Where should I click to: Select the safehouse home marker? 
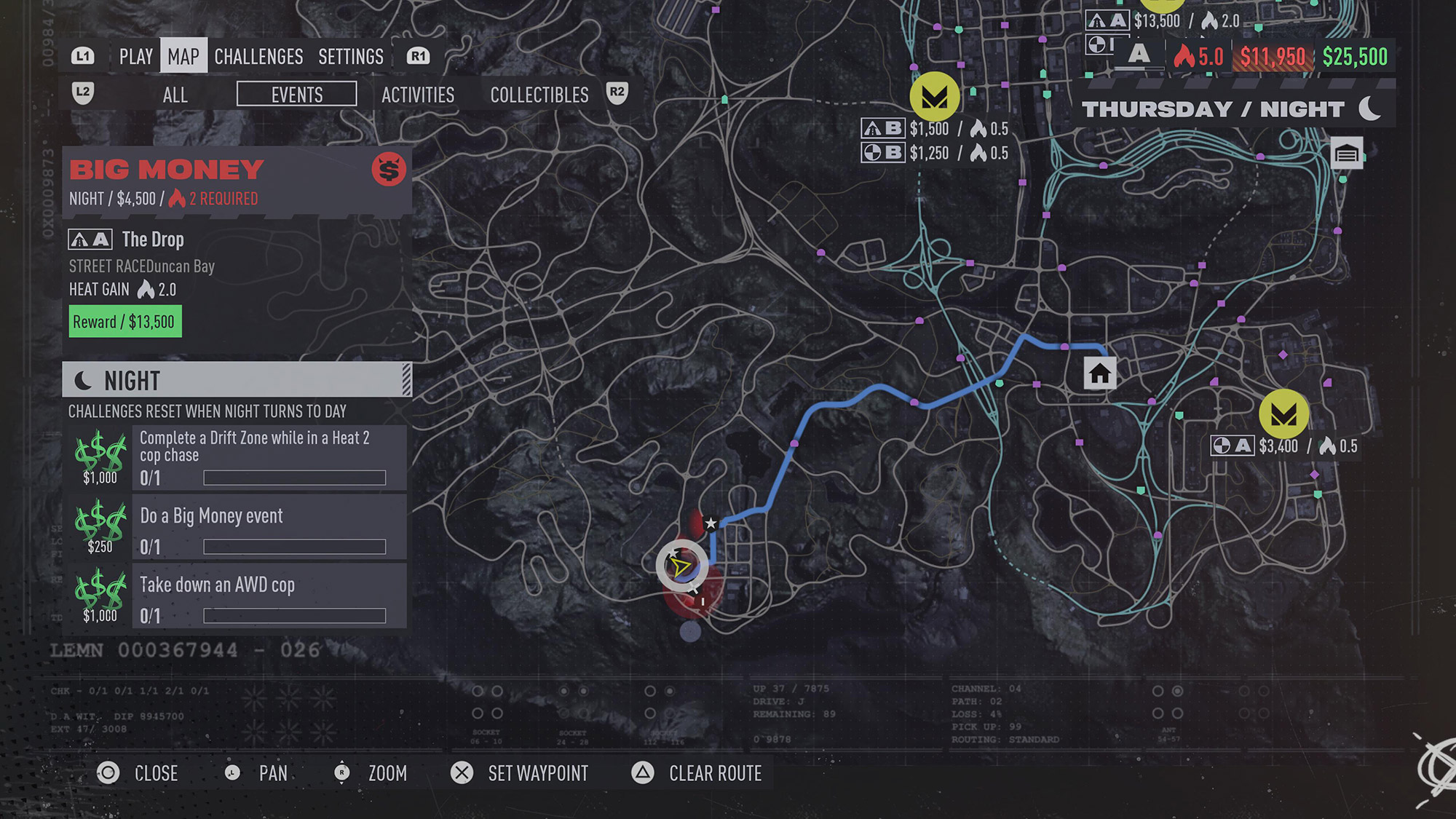(1099, 373)
